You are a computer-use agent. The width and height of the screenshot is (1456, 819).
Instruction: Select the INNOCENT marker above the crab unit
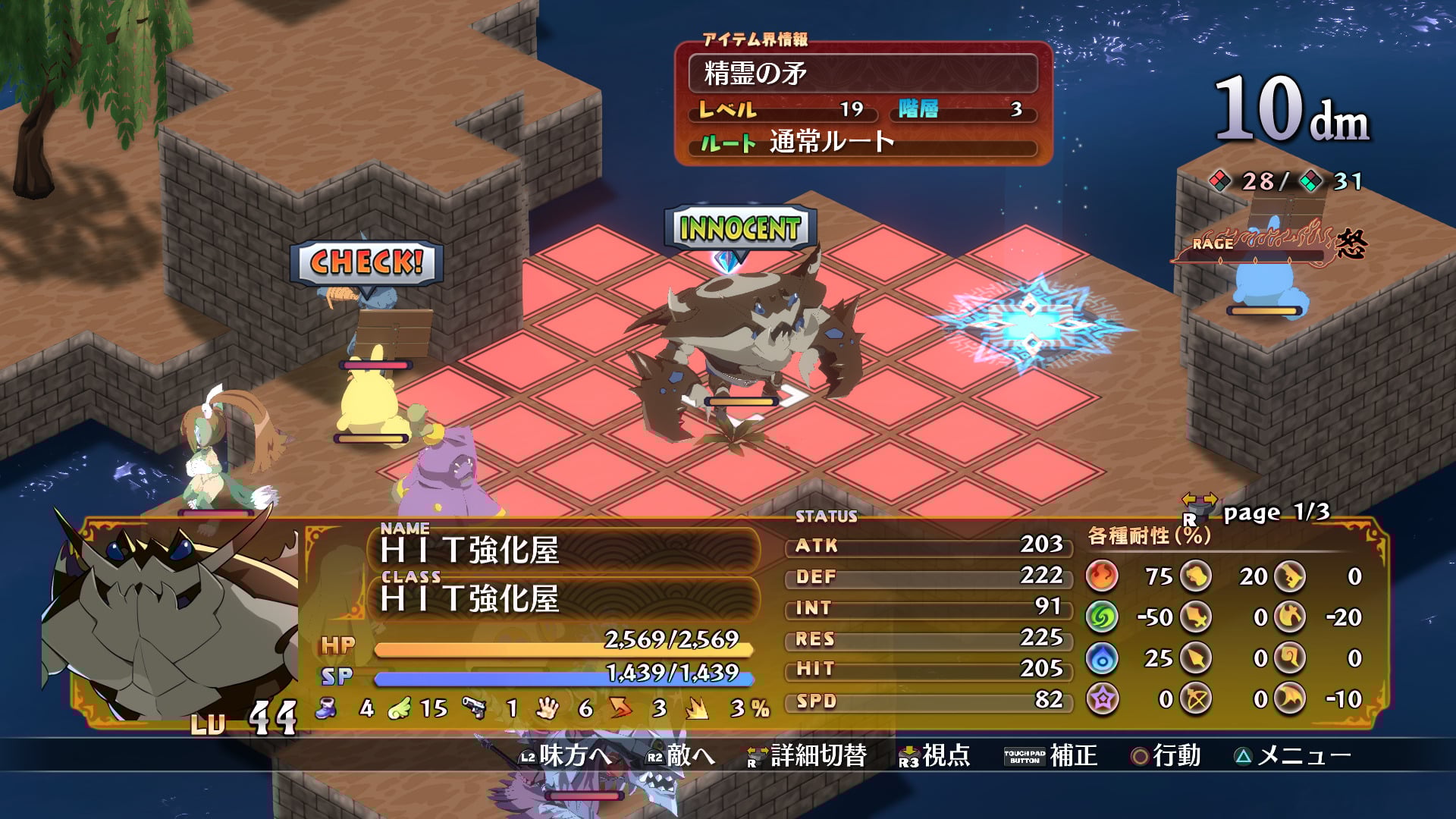click(x=739, y=228)
